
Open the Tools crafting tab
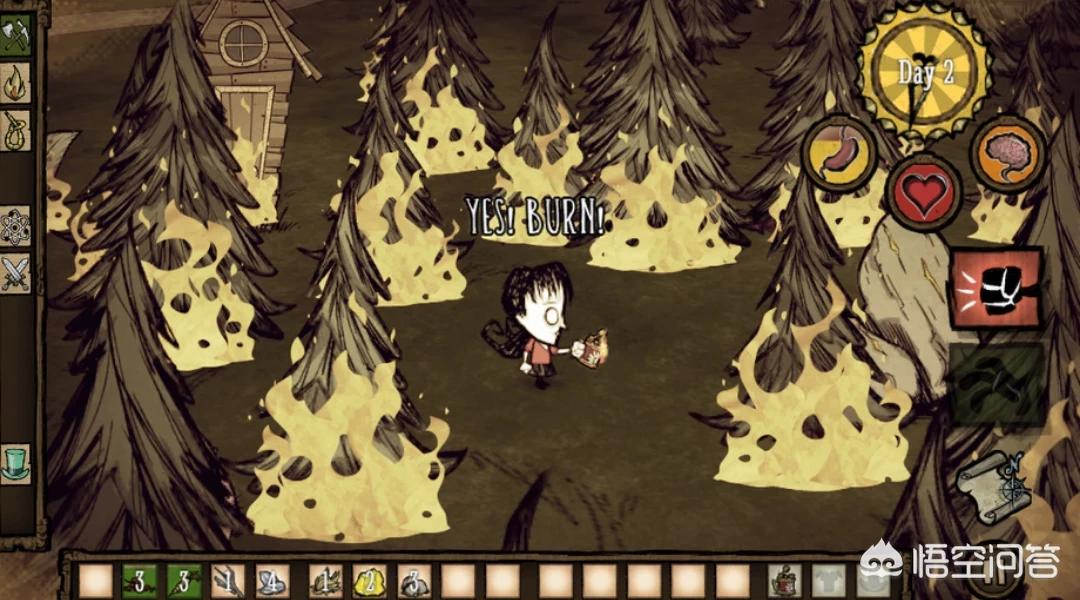pyautogui.click(x=16, y=34)
